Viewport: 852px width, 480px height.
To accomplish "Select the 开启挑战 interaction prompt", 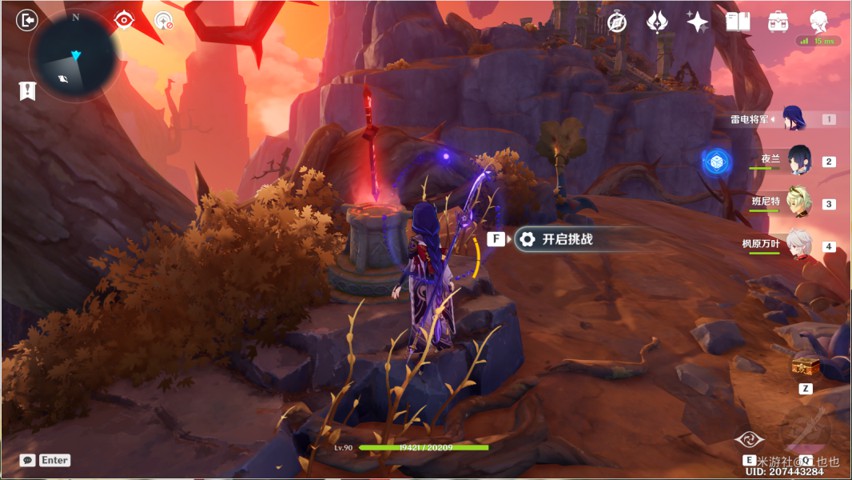I will (566, 239).
